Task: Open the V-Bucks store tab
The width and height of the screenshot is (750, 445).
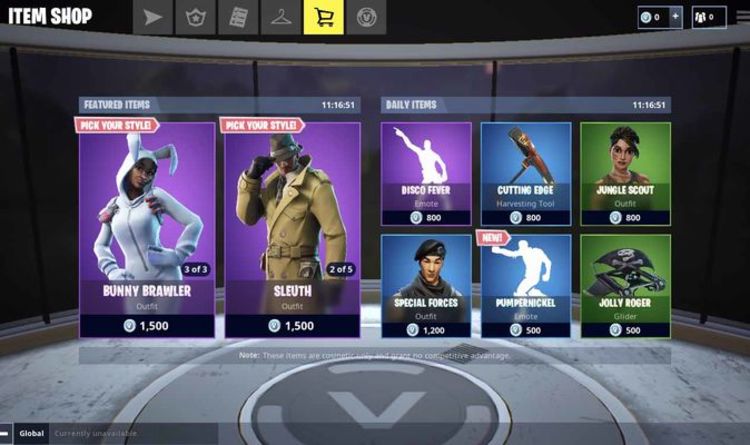Action: coord(366,17)
